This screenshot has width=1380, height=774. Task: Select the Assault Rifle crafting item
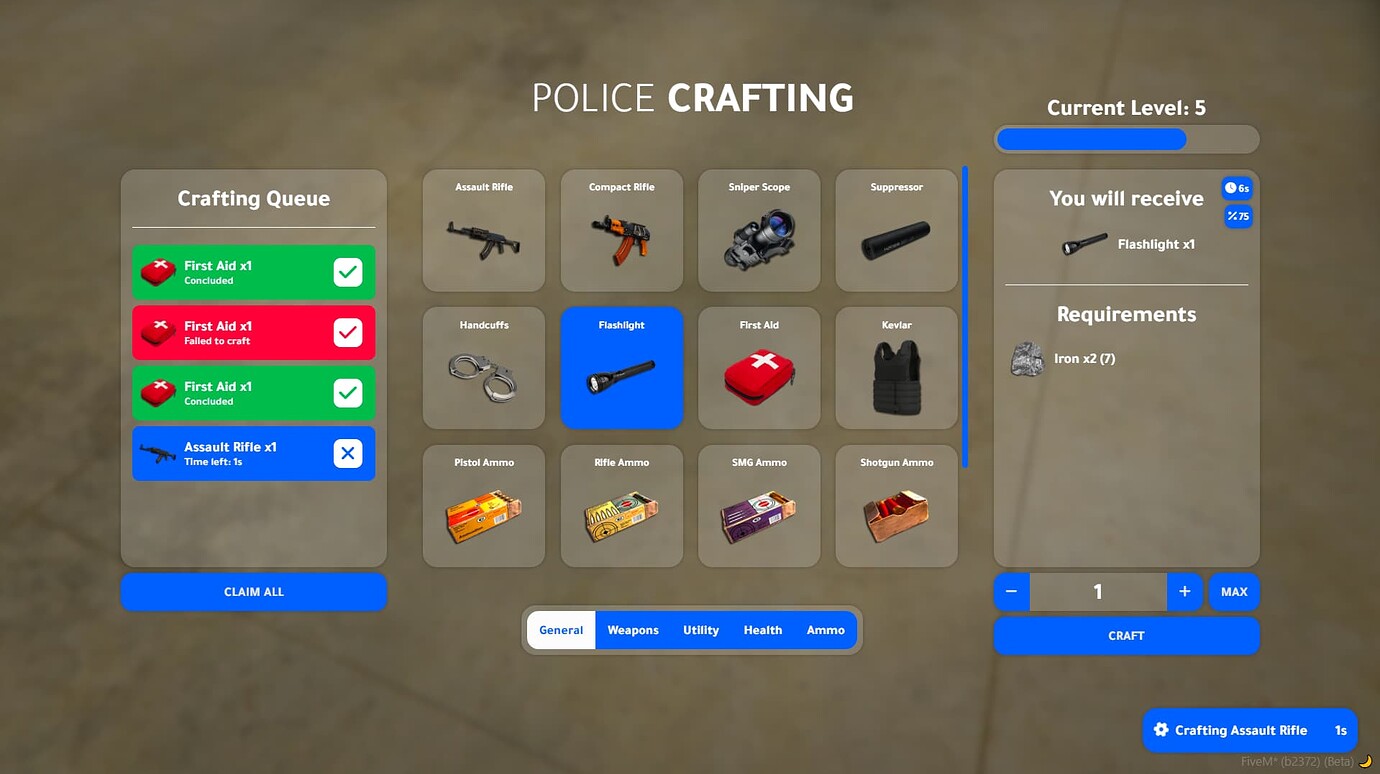click(483, 230)
